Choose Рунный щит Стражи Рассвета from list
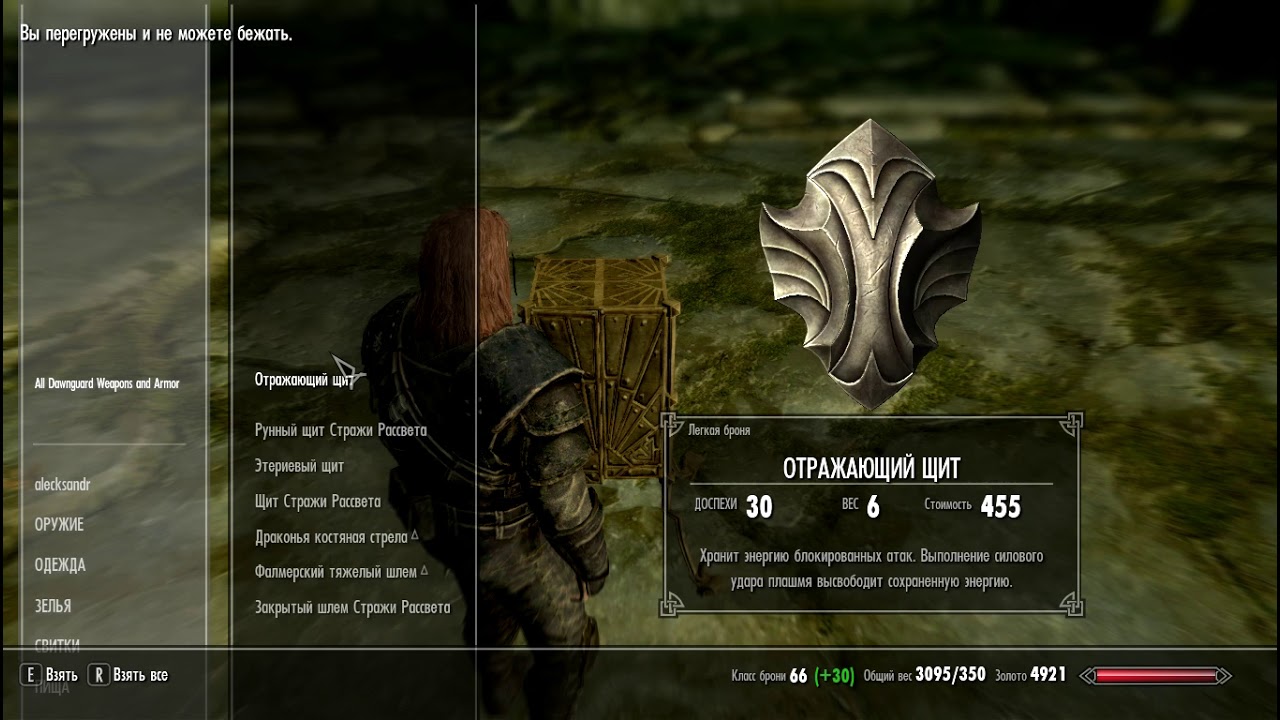The width and height of the screenshot is (1280, 720). [x=340, y=430]
